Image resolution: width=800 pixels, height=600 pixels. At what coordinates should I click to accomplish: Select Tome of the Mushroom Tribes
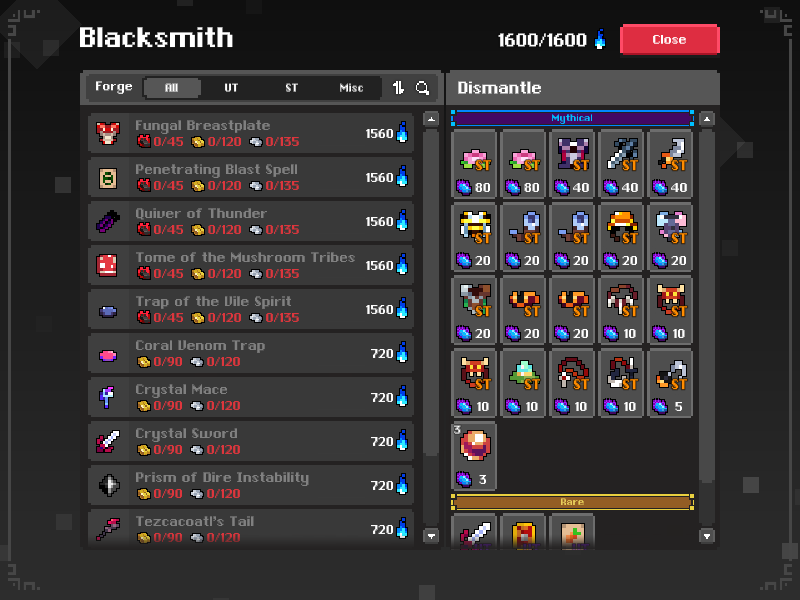coord(251,265)
